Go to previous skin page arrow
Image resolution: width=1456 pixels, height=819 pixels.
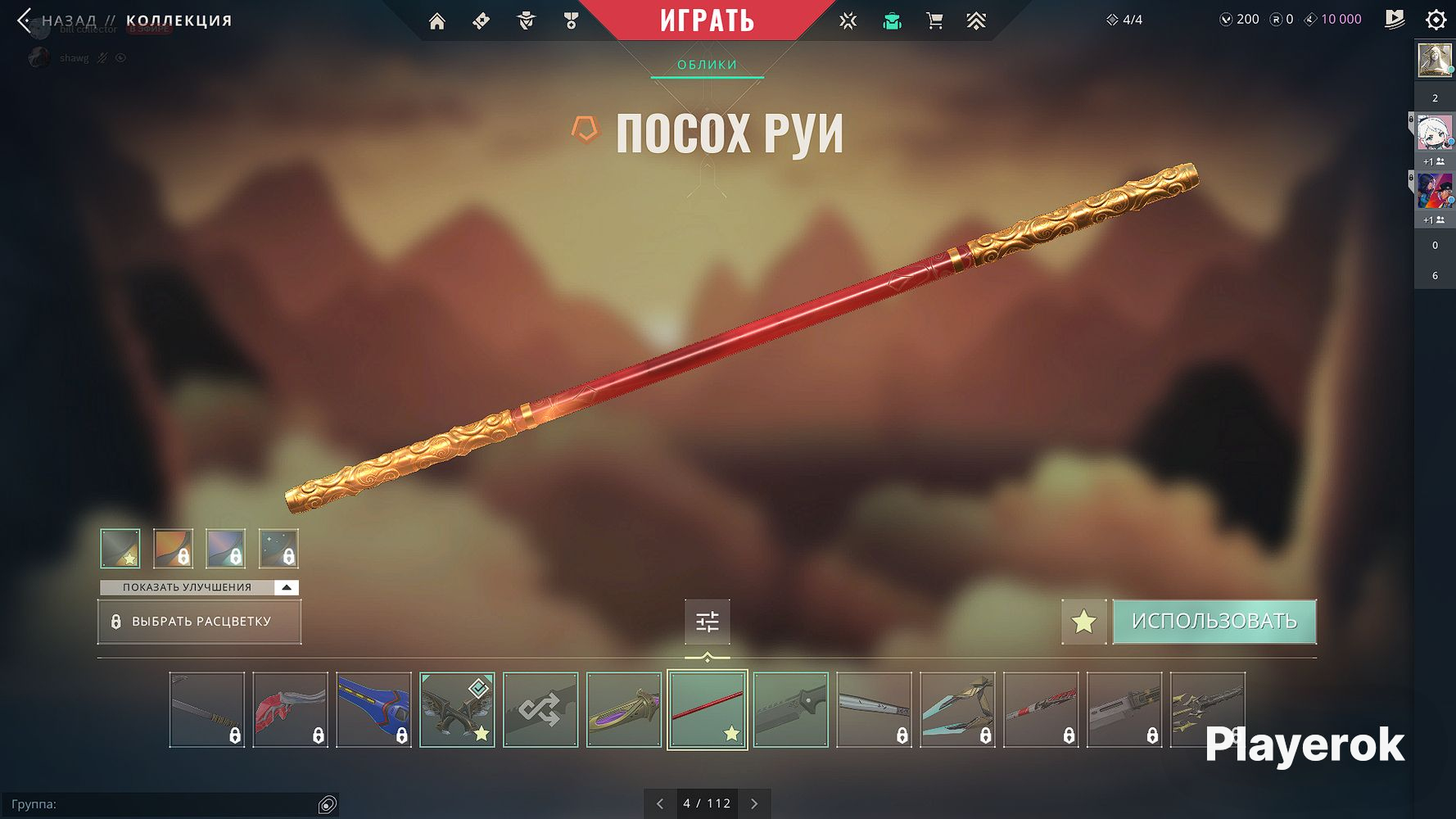[660, 803]
